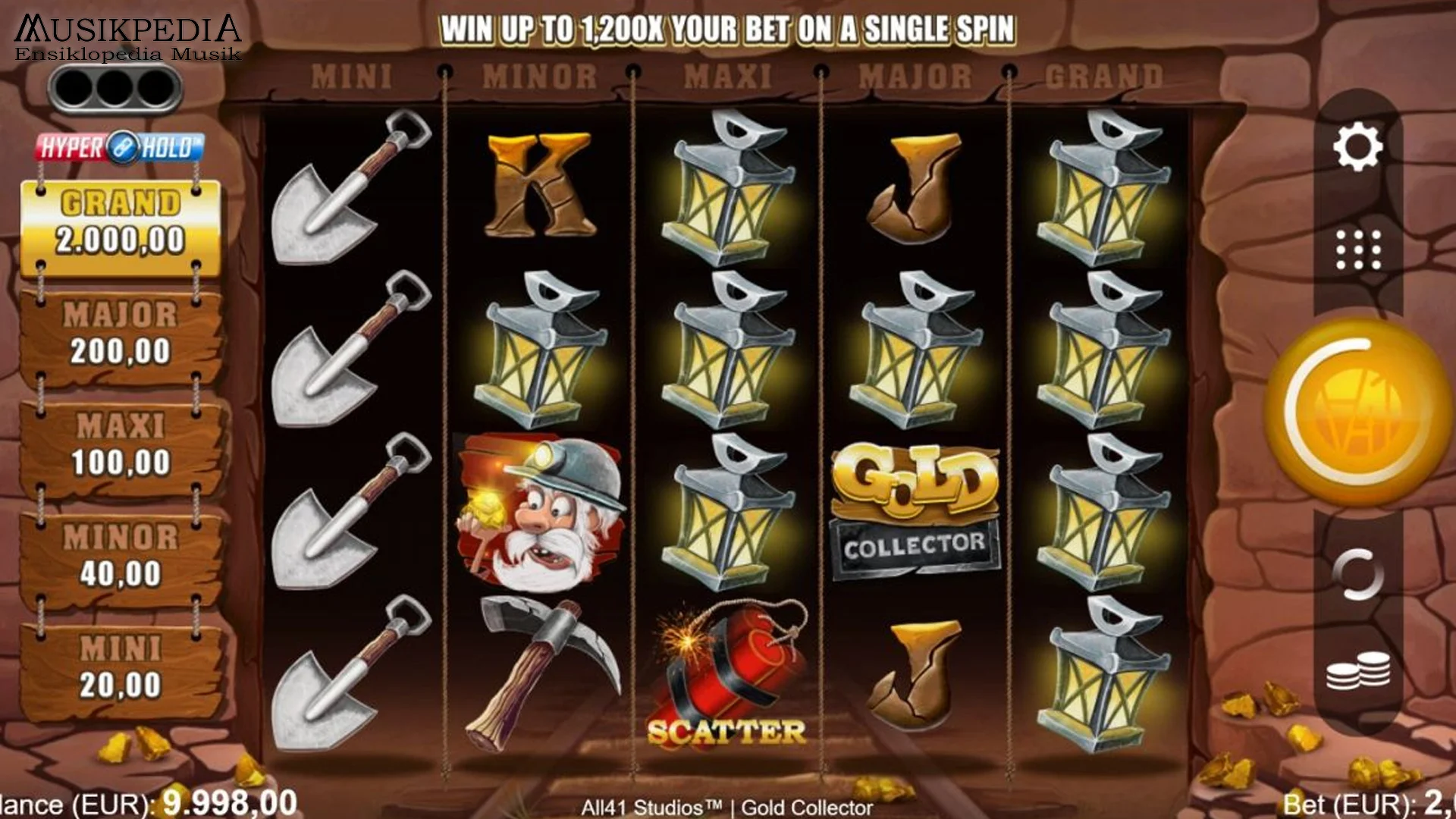Select the MAXI reel header label
Screen dimensions: 1456x819
pyautogui.click(x=728, y=76)
